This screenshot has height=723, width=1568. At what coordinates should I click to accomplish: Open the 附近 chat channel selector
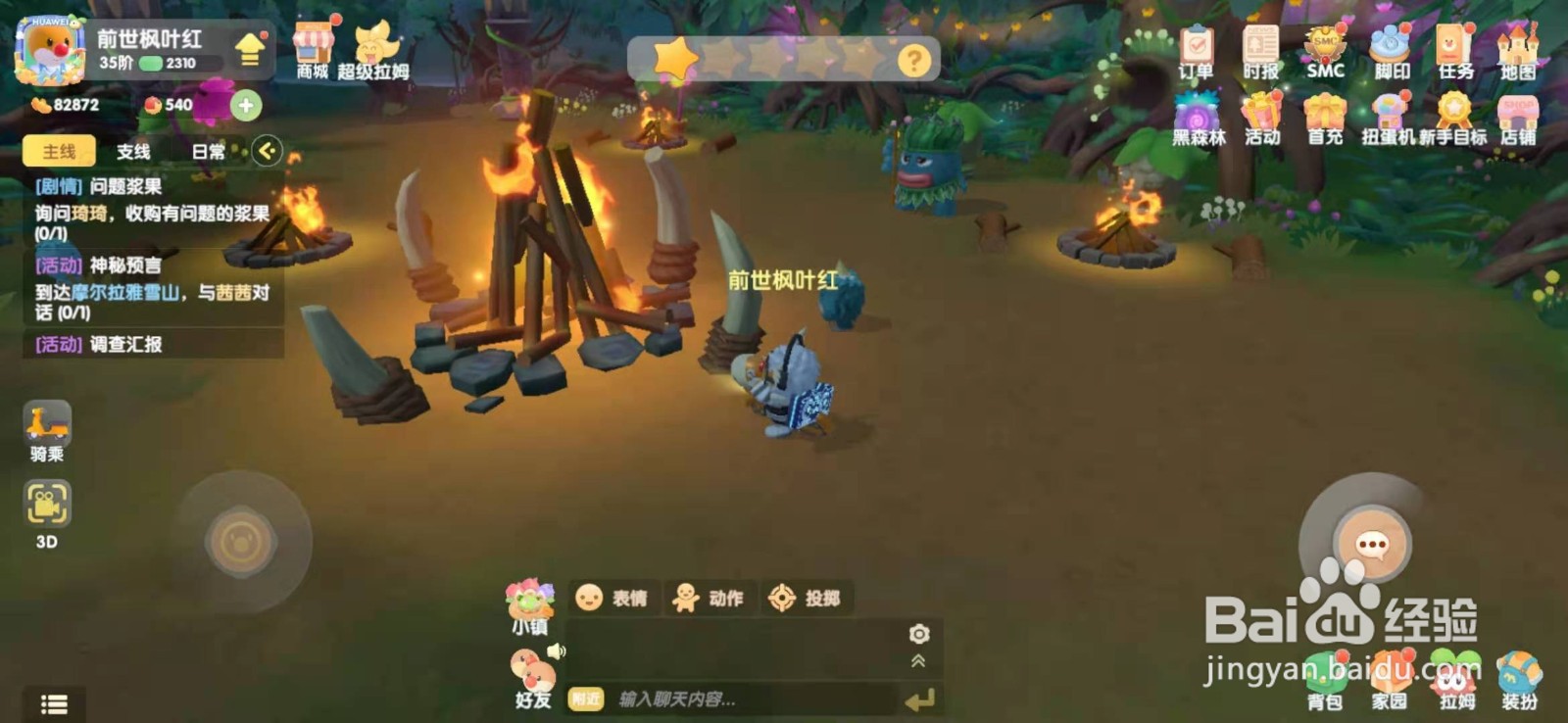coord(588,699)
